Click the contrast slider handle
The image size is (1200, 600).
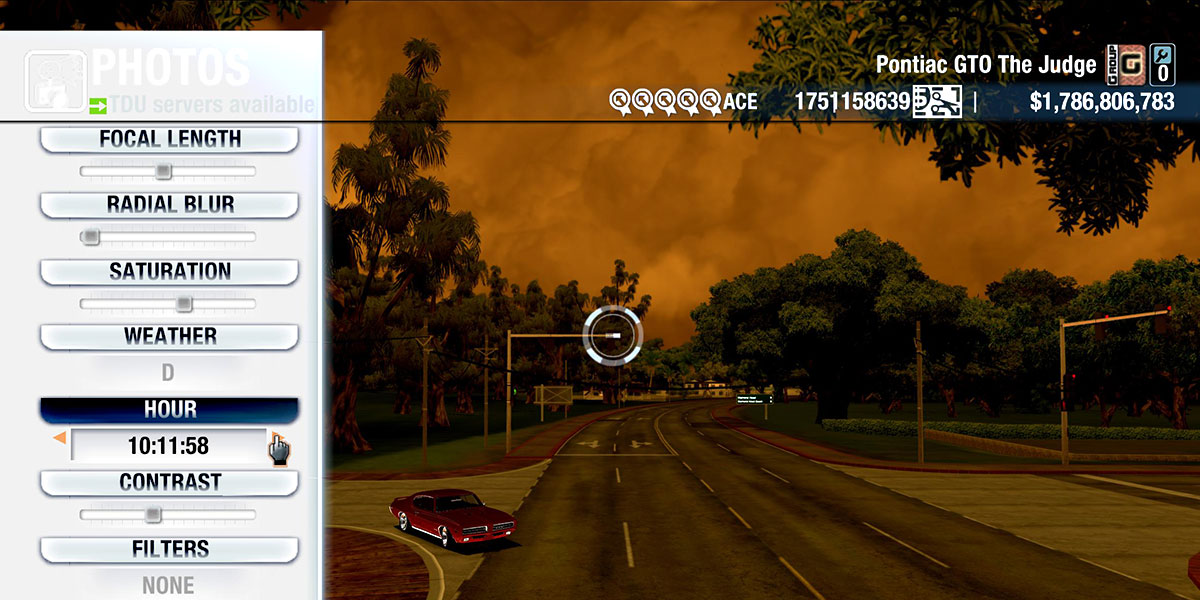152,514
